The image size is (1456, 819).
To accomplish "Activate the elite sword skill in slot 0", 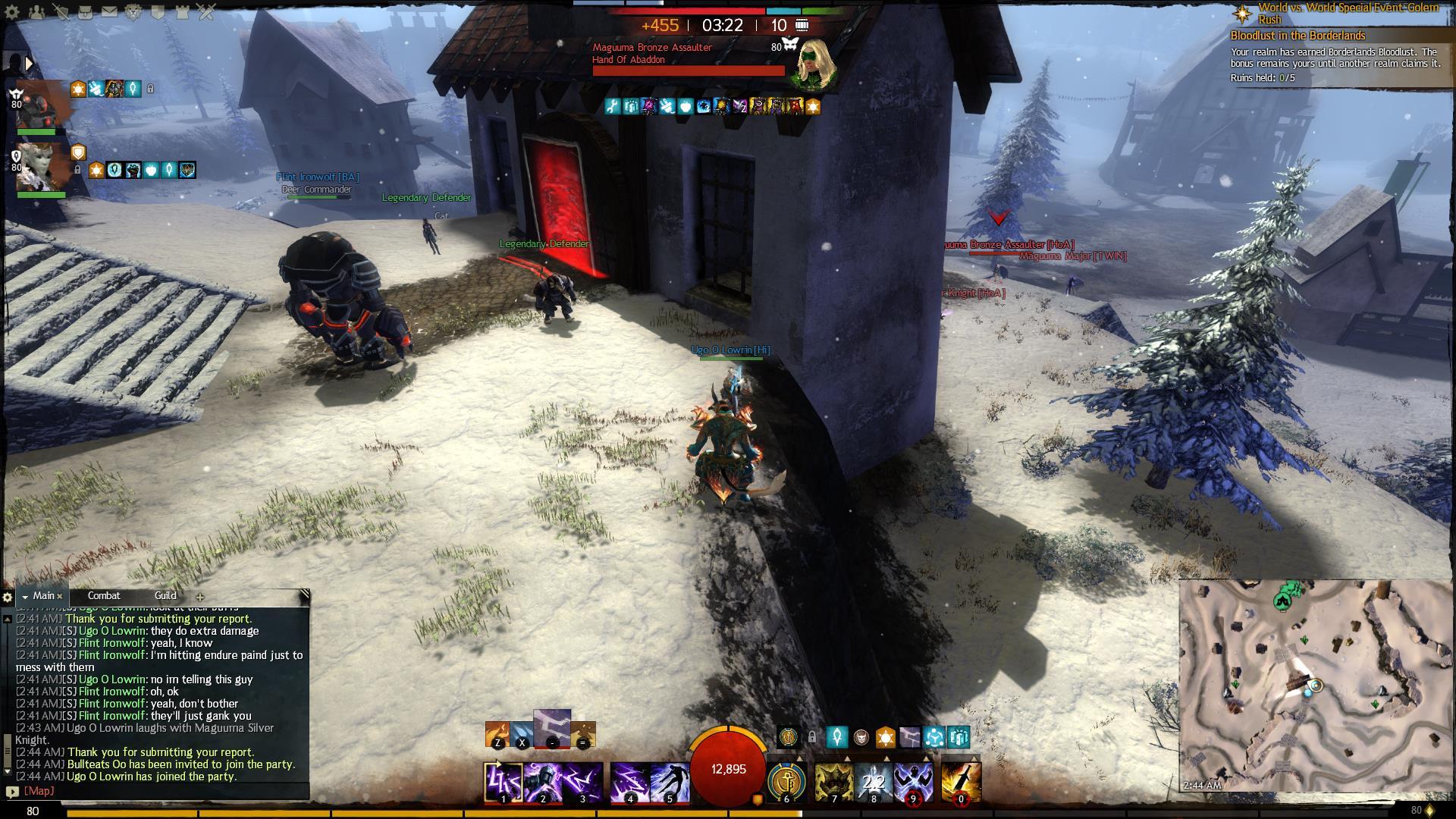I will (961, 783).
